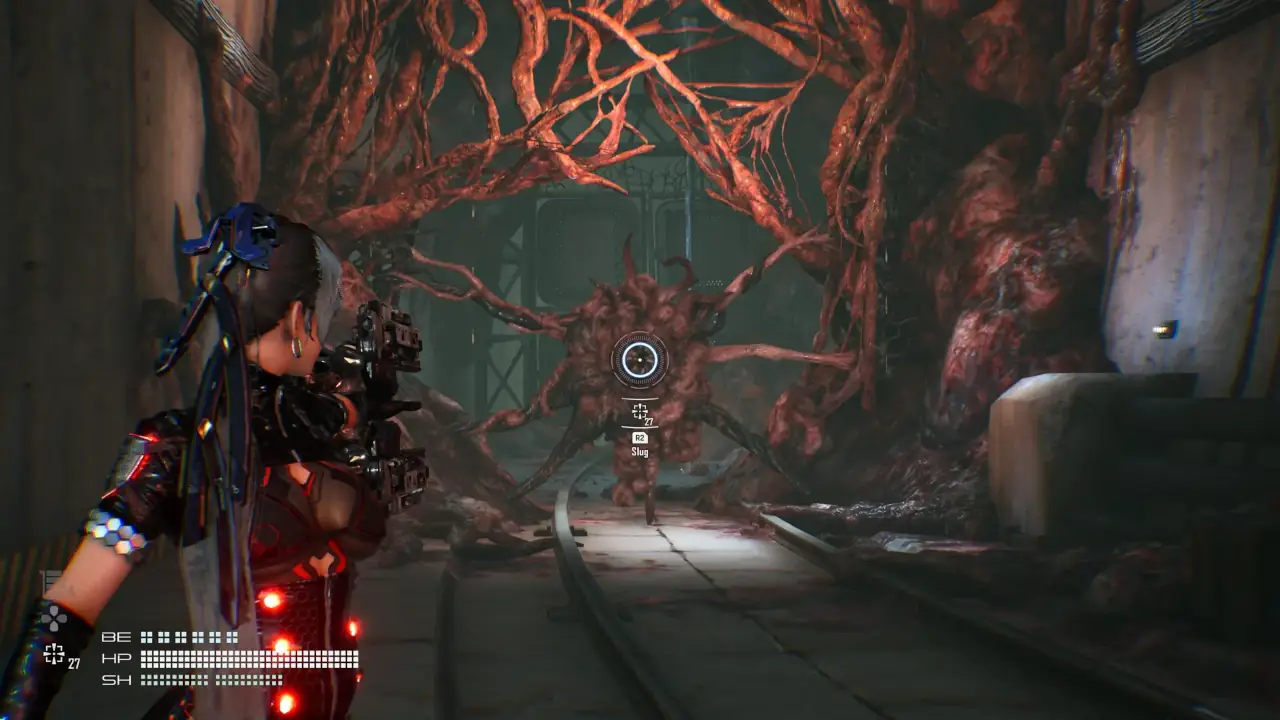Screen dimensions: 1280x720
Task: Click the small crosshair icon beside the HP bar
Action: pos(53,654)
